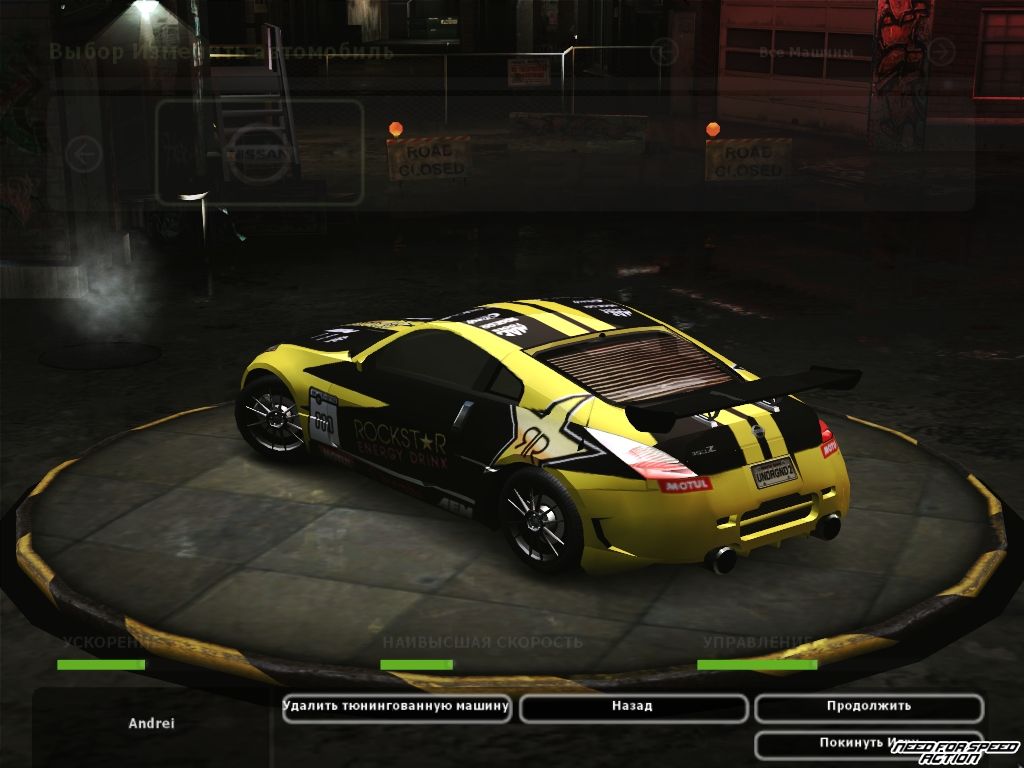Click the Удалить тюнингованную машину button
This screenshot has width=1024, height=768.
coord(397,707)
